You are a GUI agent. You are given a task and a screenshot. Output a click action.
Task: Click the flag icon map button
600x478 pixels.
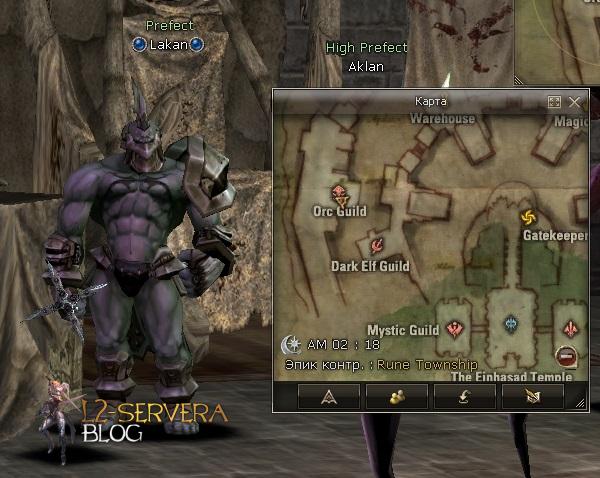pyautogui.click(x=532, y=397)
